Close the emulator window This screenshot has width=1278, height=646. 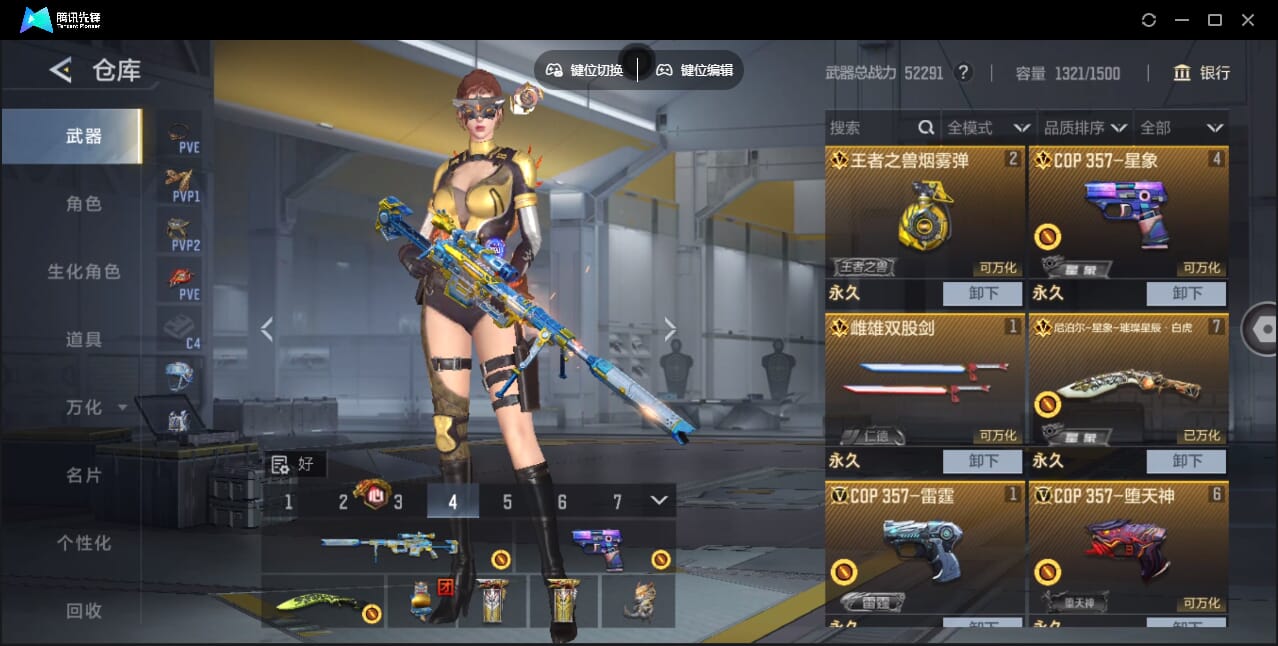point(1248,20)
